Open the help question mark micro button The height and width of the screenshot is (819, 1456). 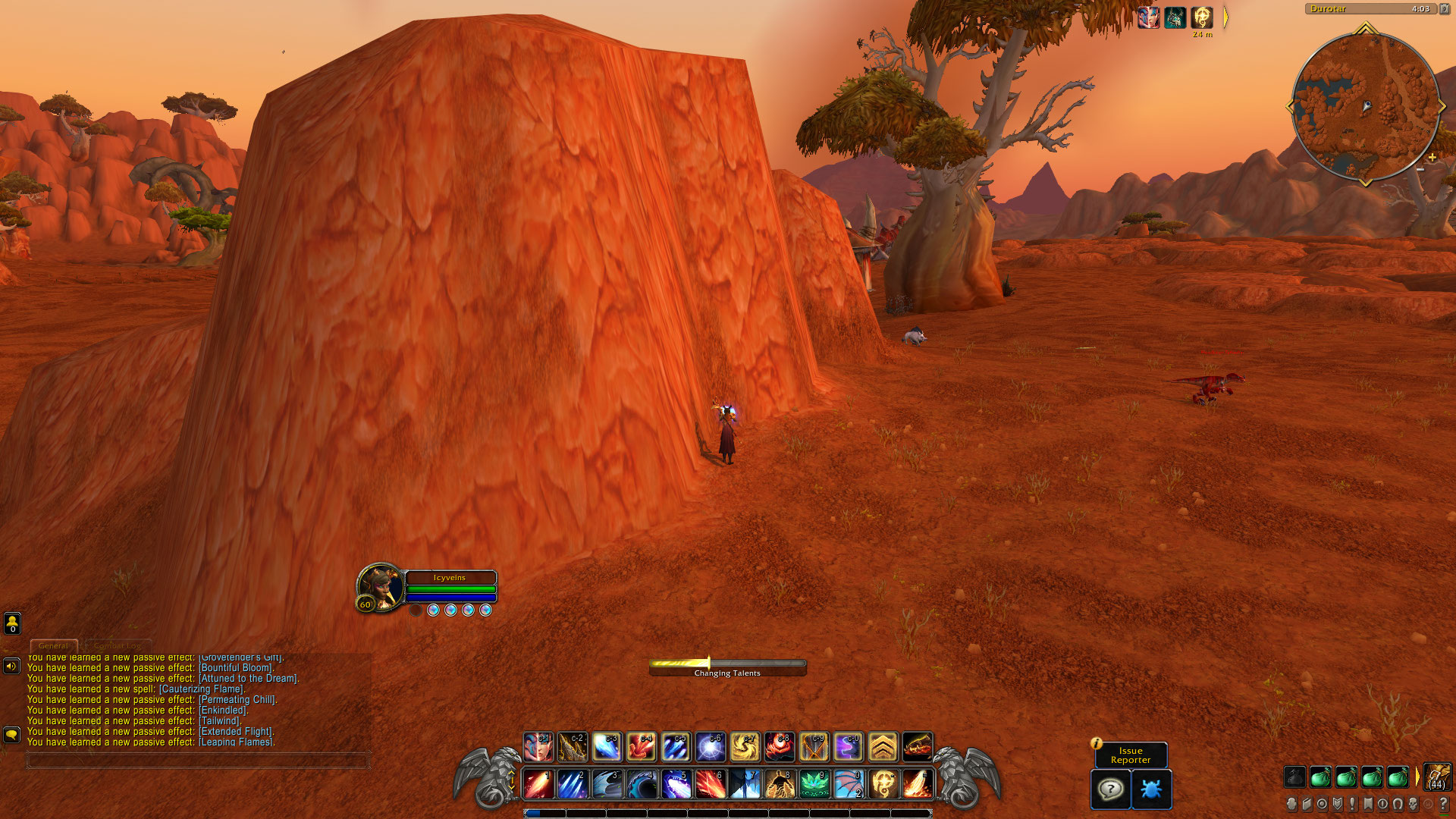point(1443,804)
